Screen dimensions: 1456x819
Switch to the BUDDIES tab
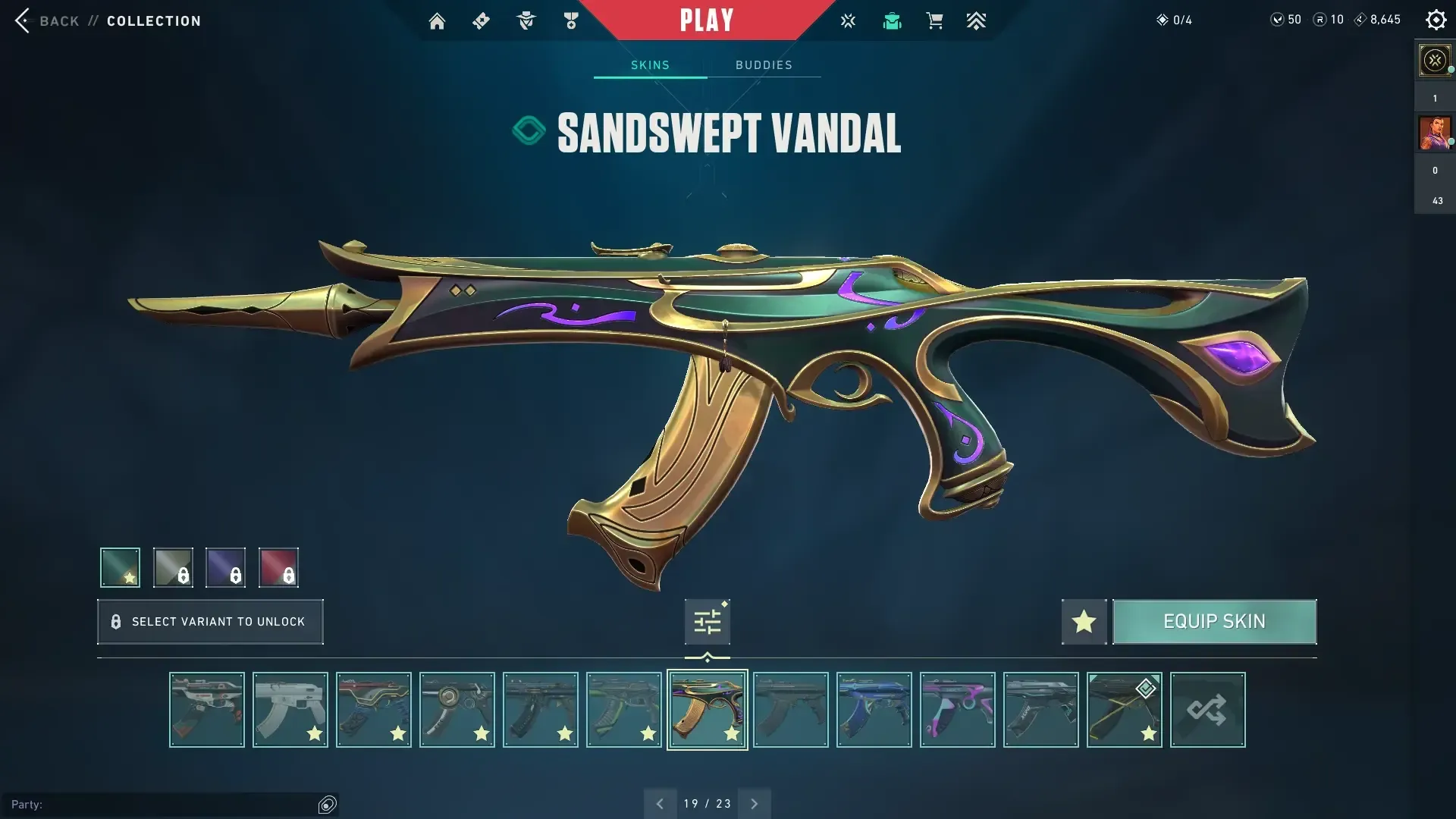(x=764, y=65)
